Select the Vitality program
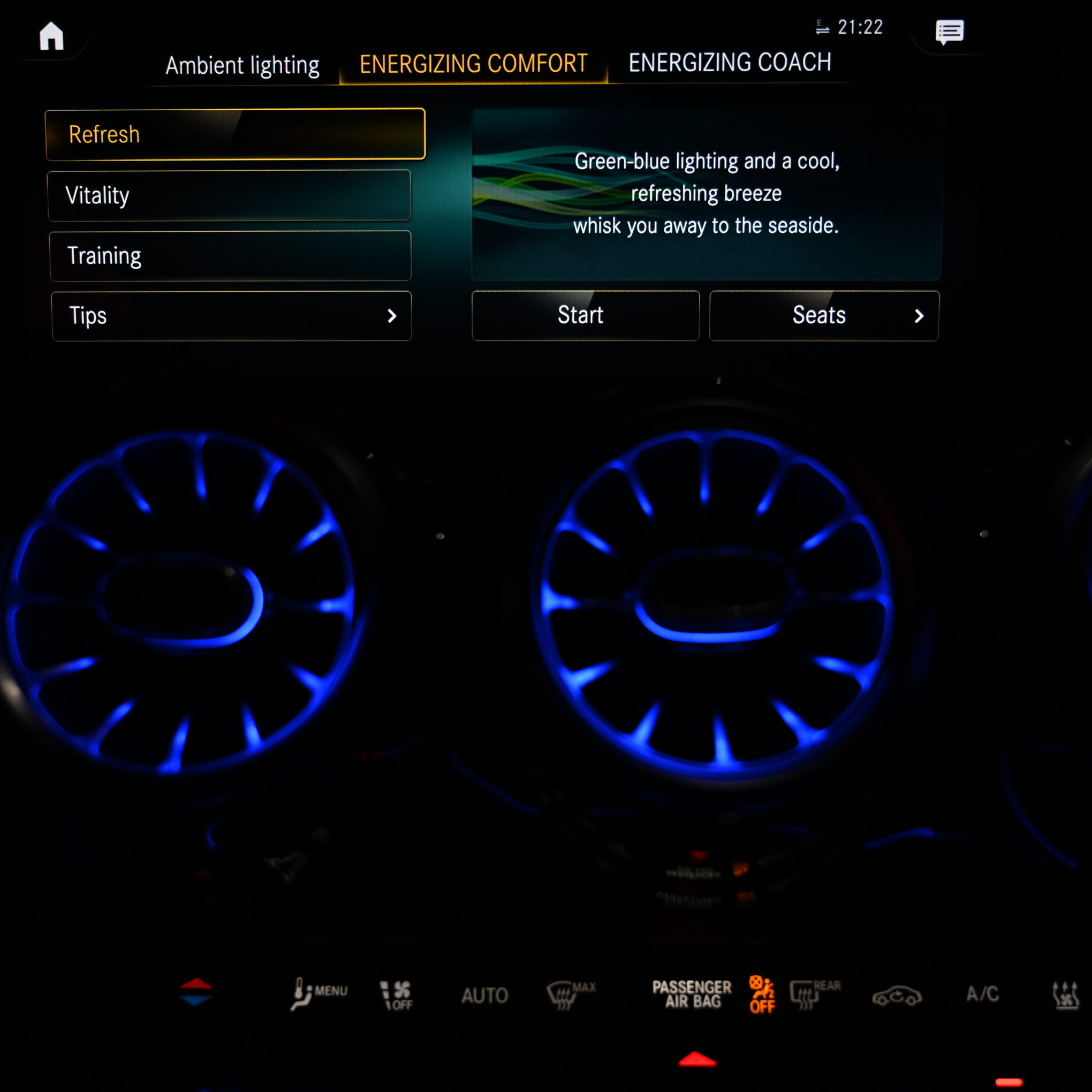 coord(230,195)
